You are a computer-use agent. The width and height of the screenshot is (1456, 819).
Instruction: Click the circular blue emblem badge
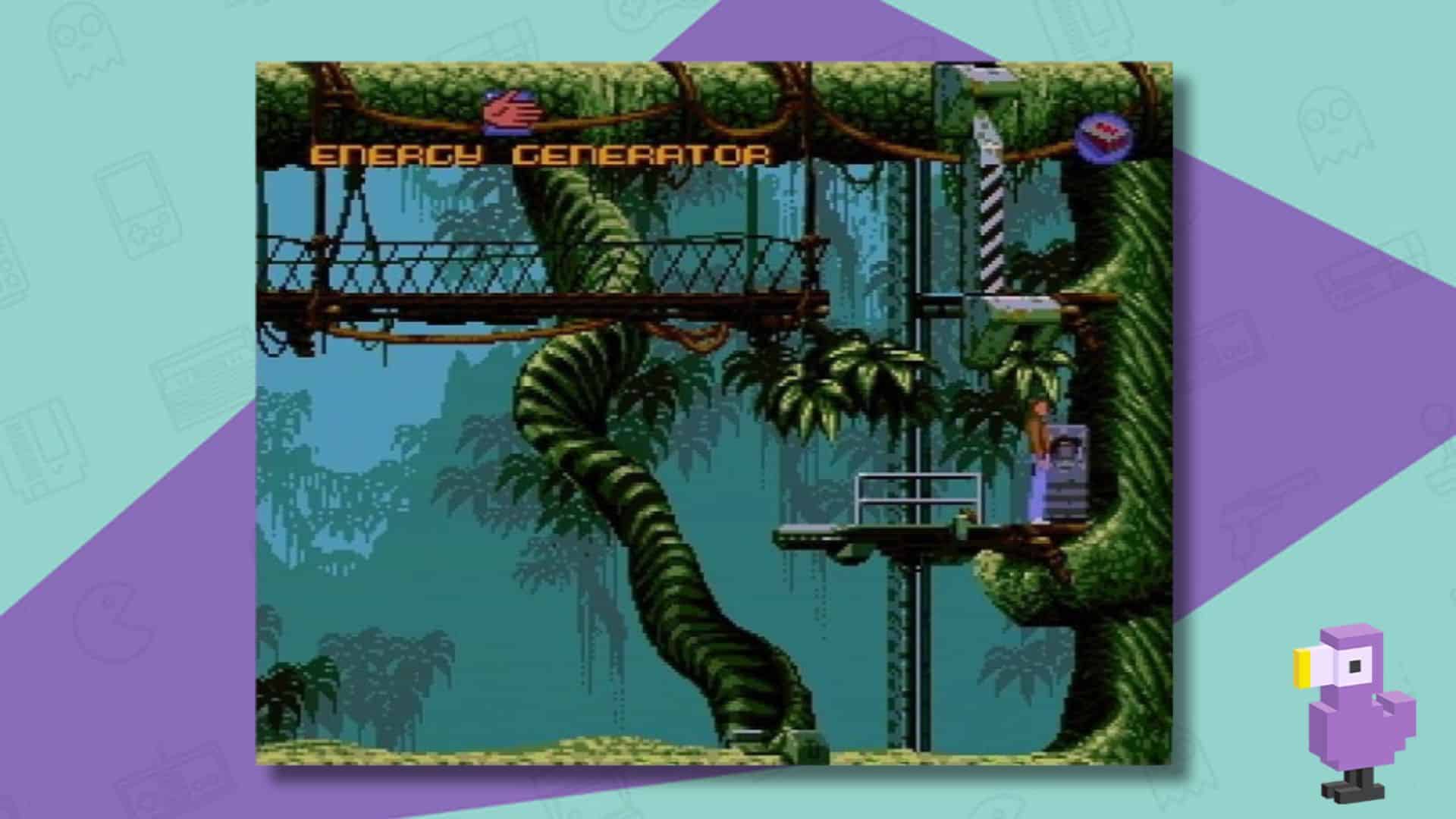pyautogui.click(x=1104, y=133)
